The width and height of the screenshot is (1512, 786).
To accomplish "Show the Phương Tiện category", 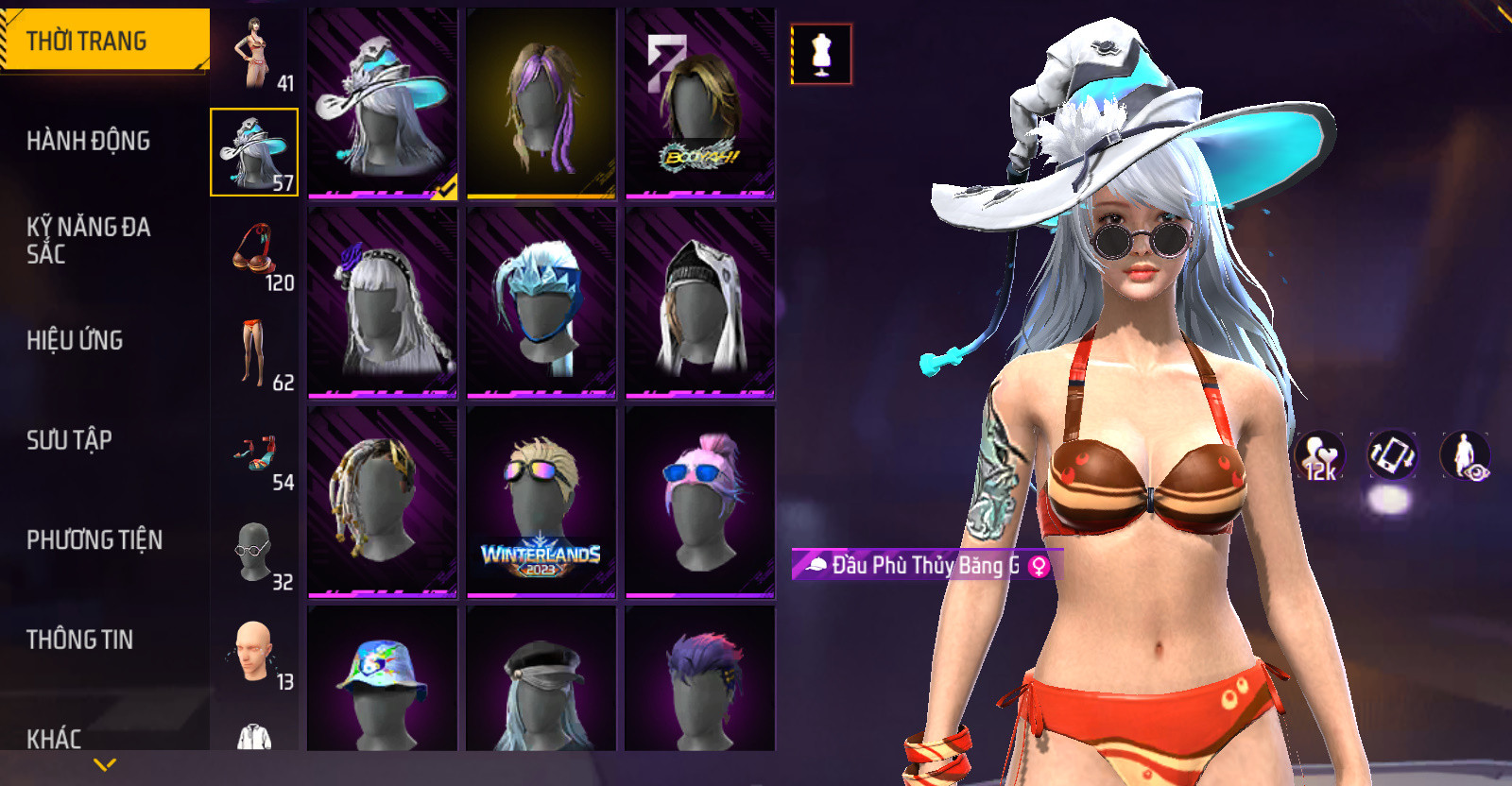I will point(94,539).
